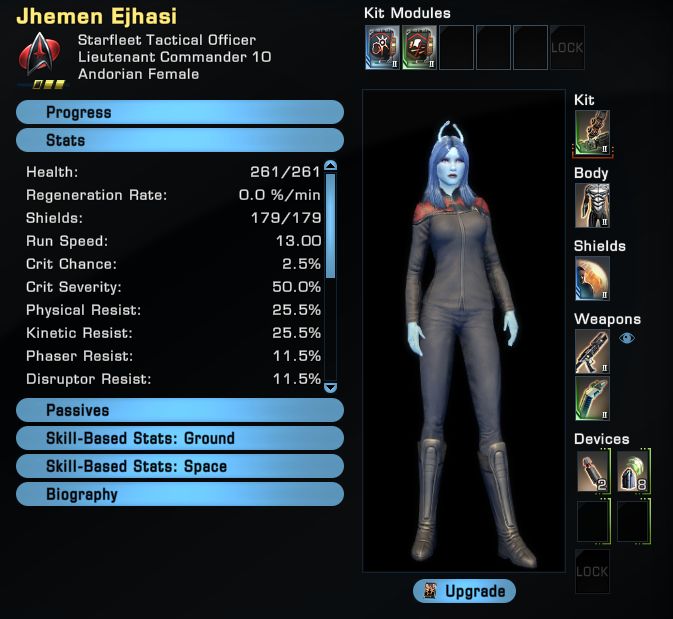Show the Biography section
673x619 pixels.
click(x=180, y=495)
